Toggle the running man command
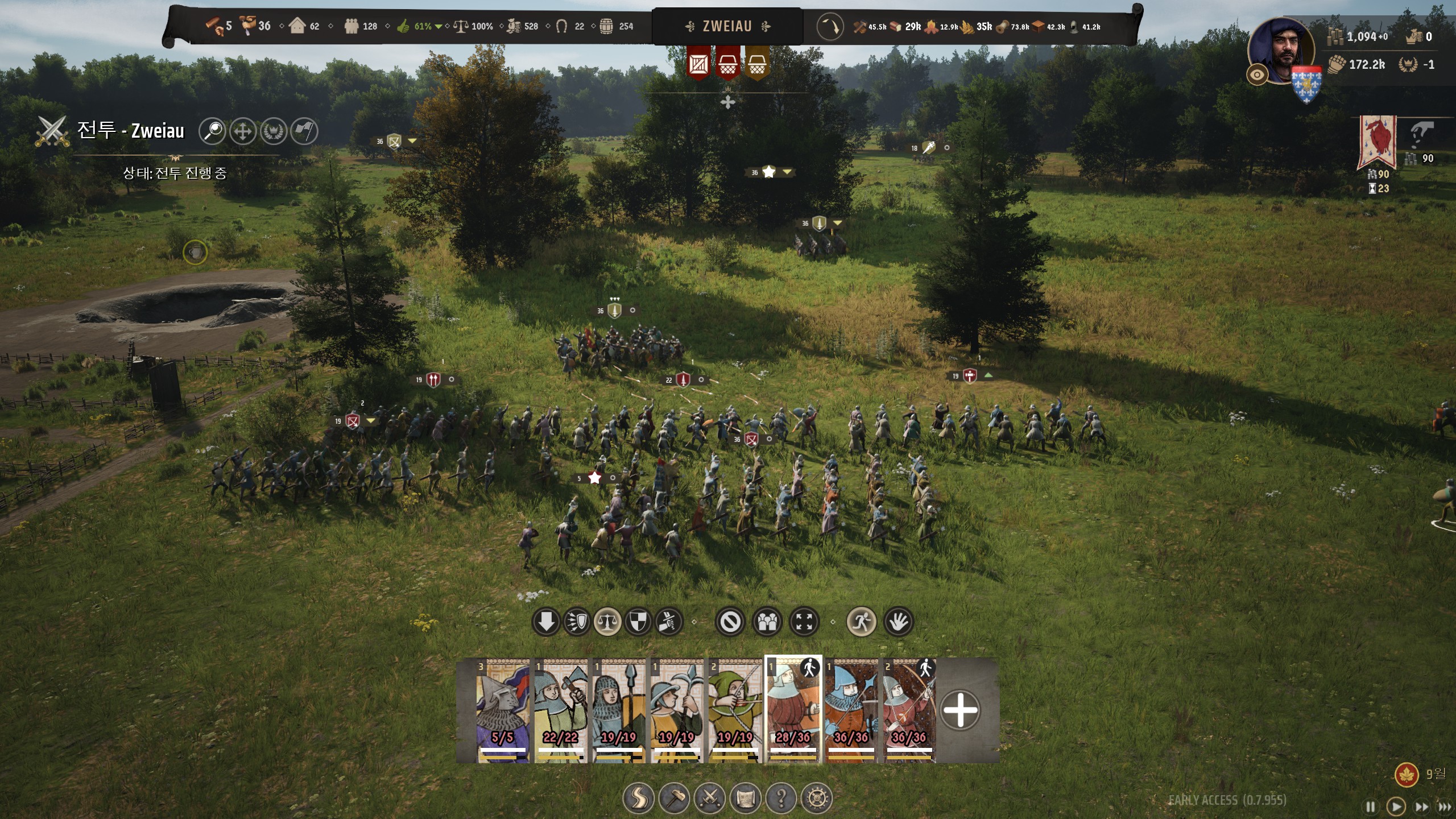1456x819 pixels. pyautogui.click(x=861, y=622)
